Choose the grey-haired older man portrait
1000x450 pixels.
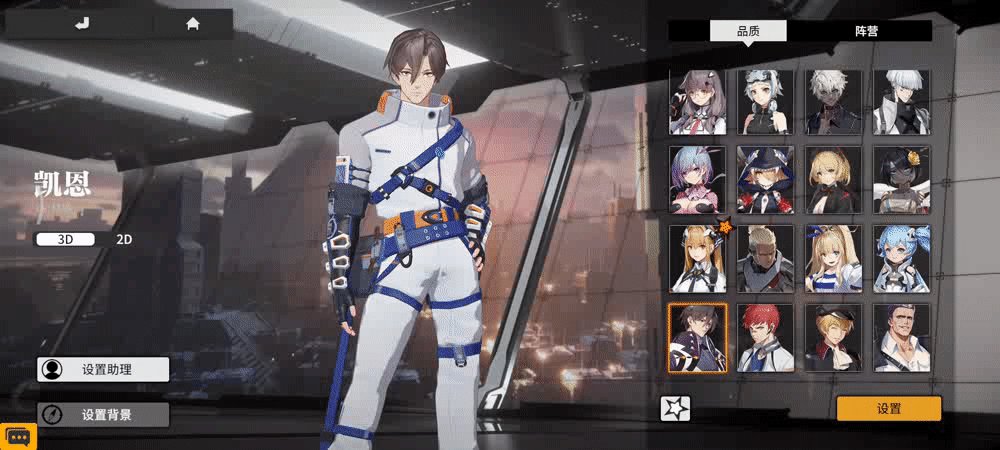click(x=766, y=258)
